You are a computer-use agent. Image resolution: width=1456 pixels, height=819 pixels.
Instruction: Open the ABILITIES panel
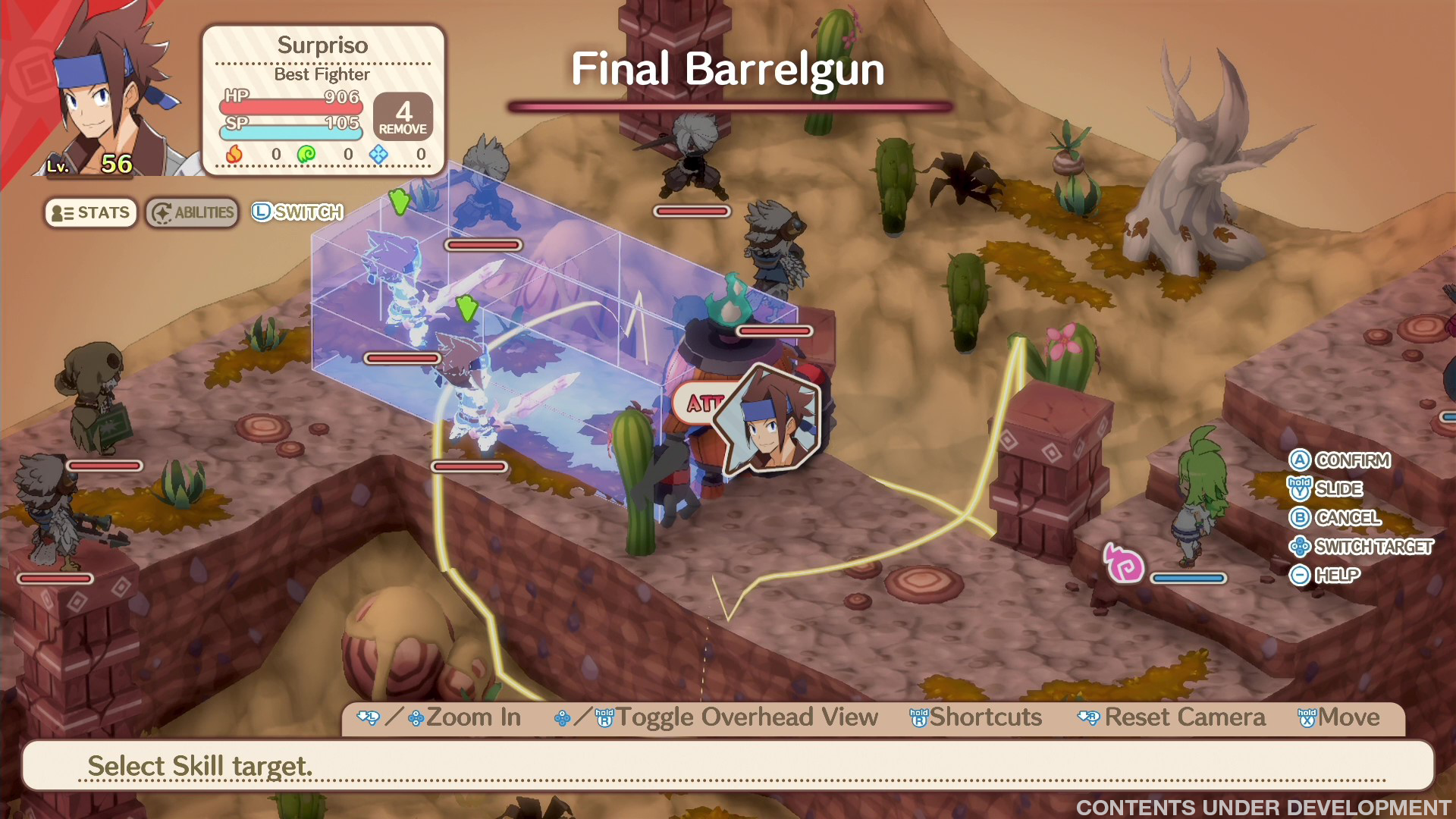pos(191,212)
